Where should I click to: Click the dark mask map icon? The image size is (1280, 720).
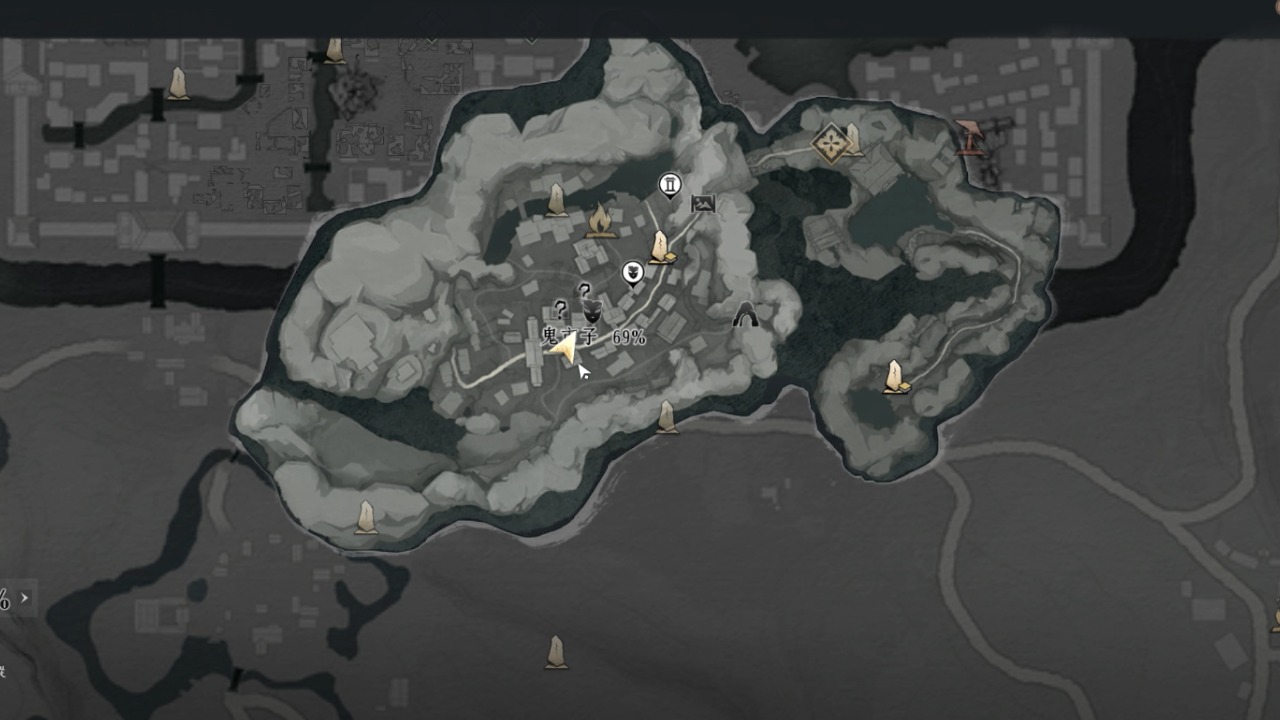pos(592,309)
